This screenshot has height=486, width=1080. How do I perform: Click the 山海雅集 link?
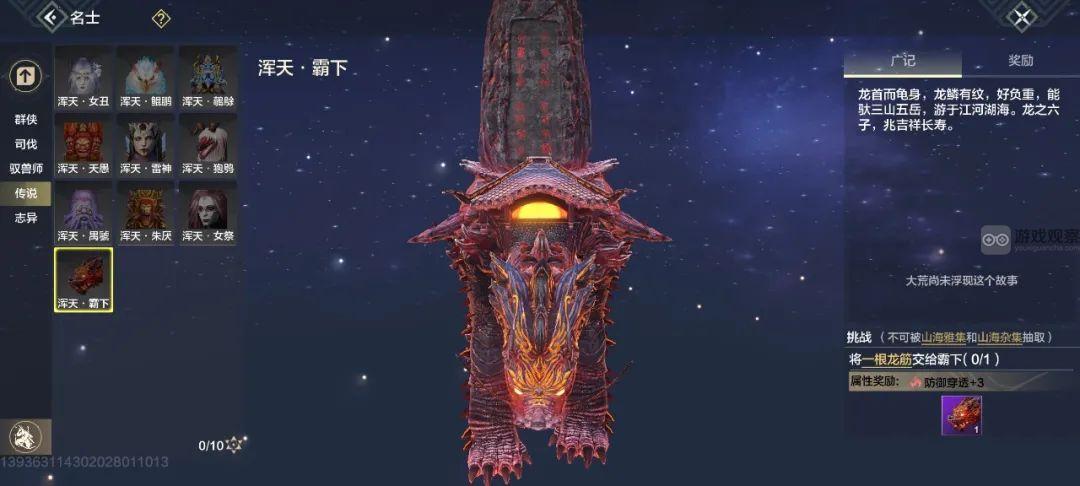[944, 338]
